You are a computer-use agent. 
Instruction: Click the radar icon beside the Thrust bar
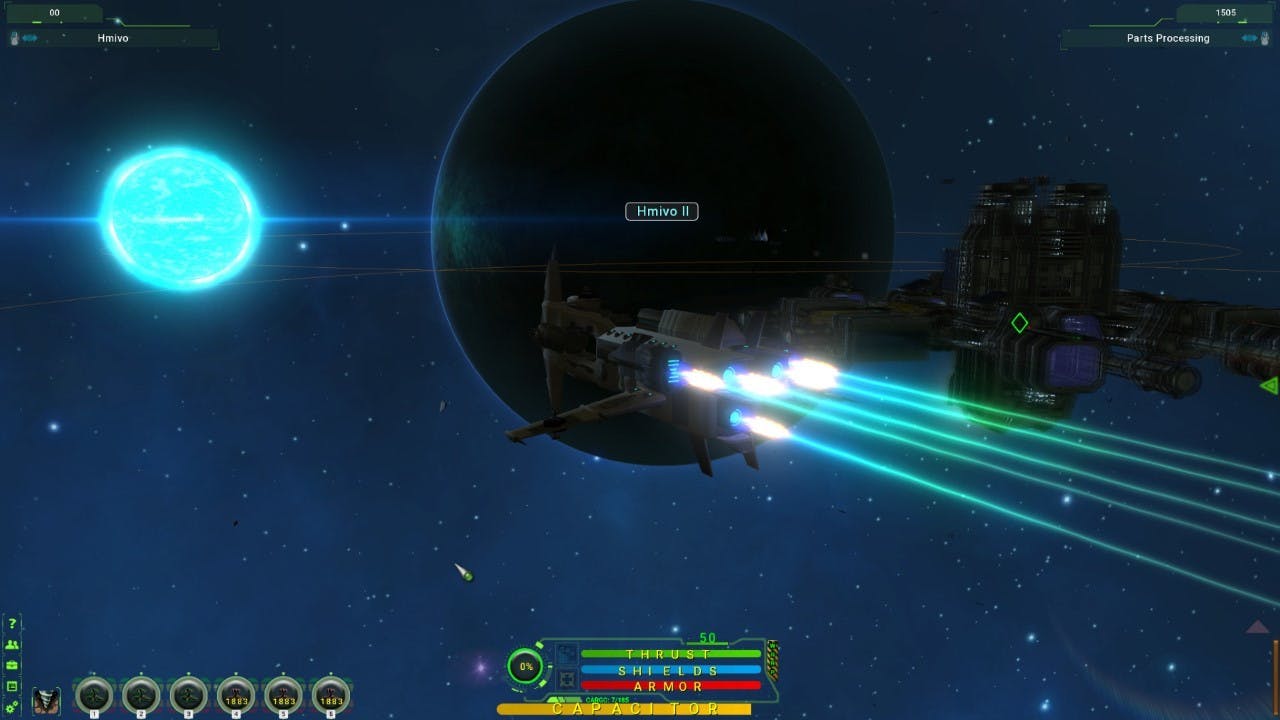[x=567, y=653]
